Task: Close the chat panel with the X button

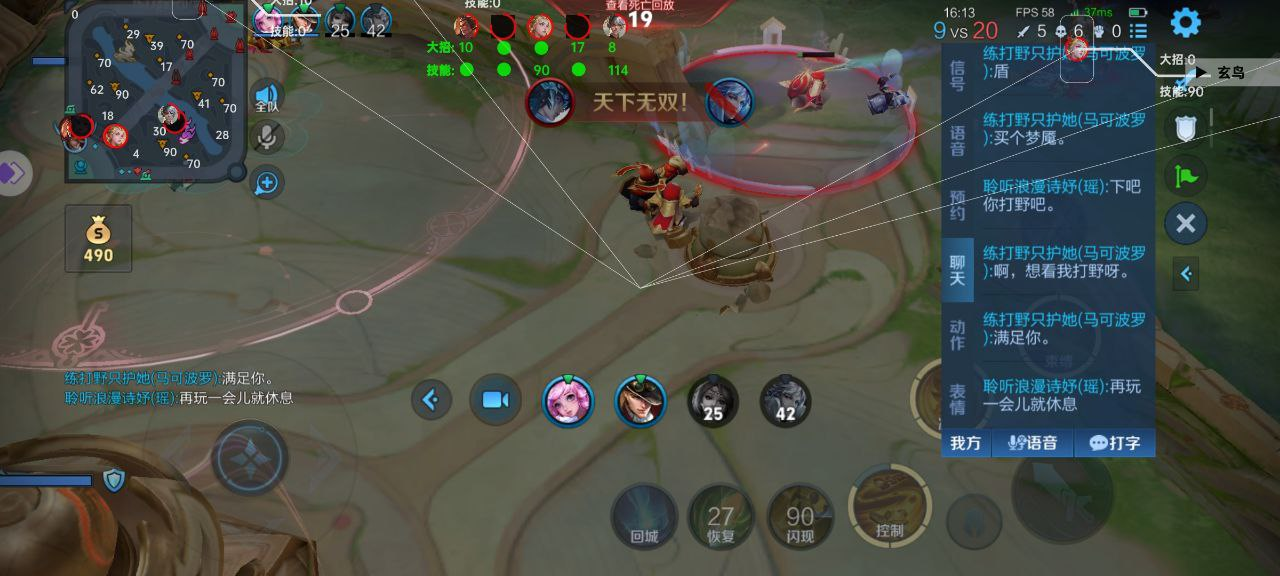Action: (1185, 223)
